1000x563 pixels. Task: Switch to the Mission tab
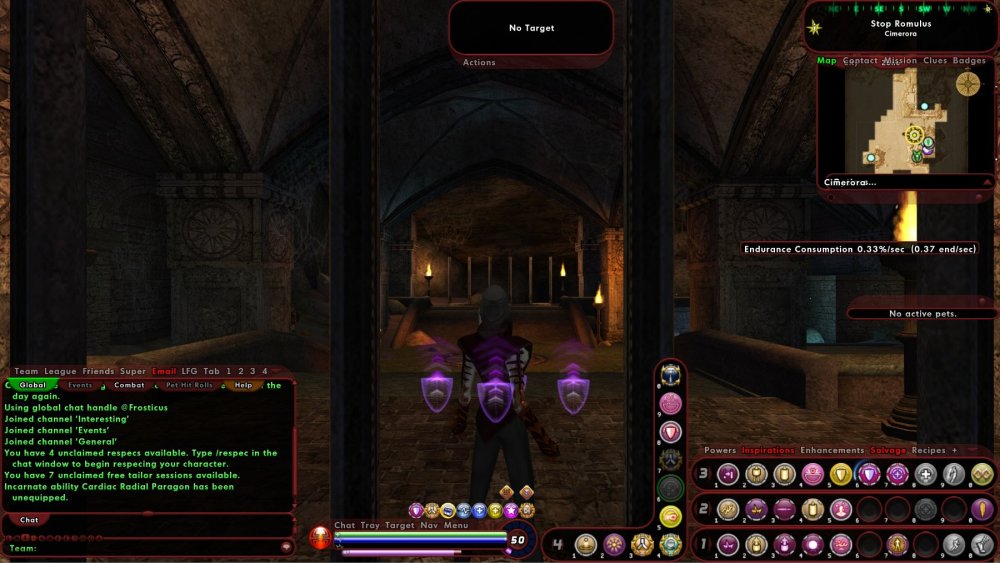900,61
